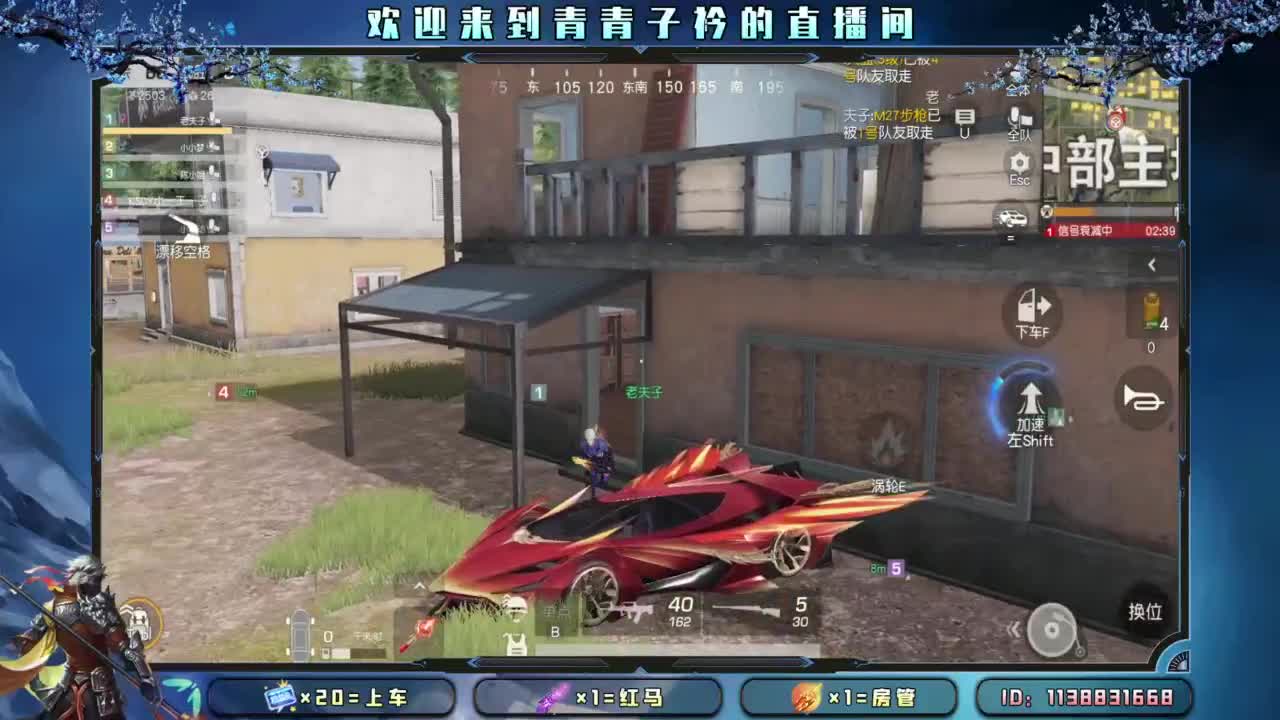Viewport: 1280px width, 720px height.
Task: Select the 全体 all-chat channel
Action: pos(1017,90)
